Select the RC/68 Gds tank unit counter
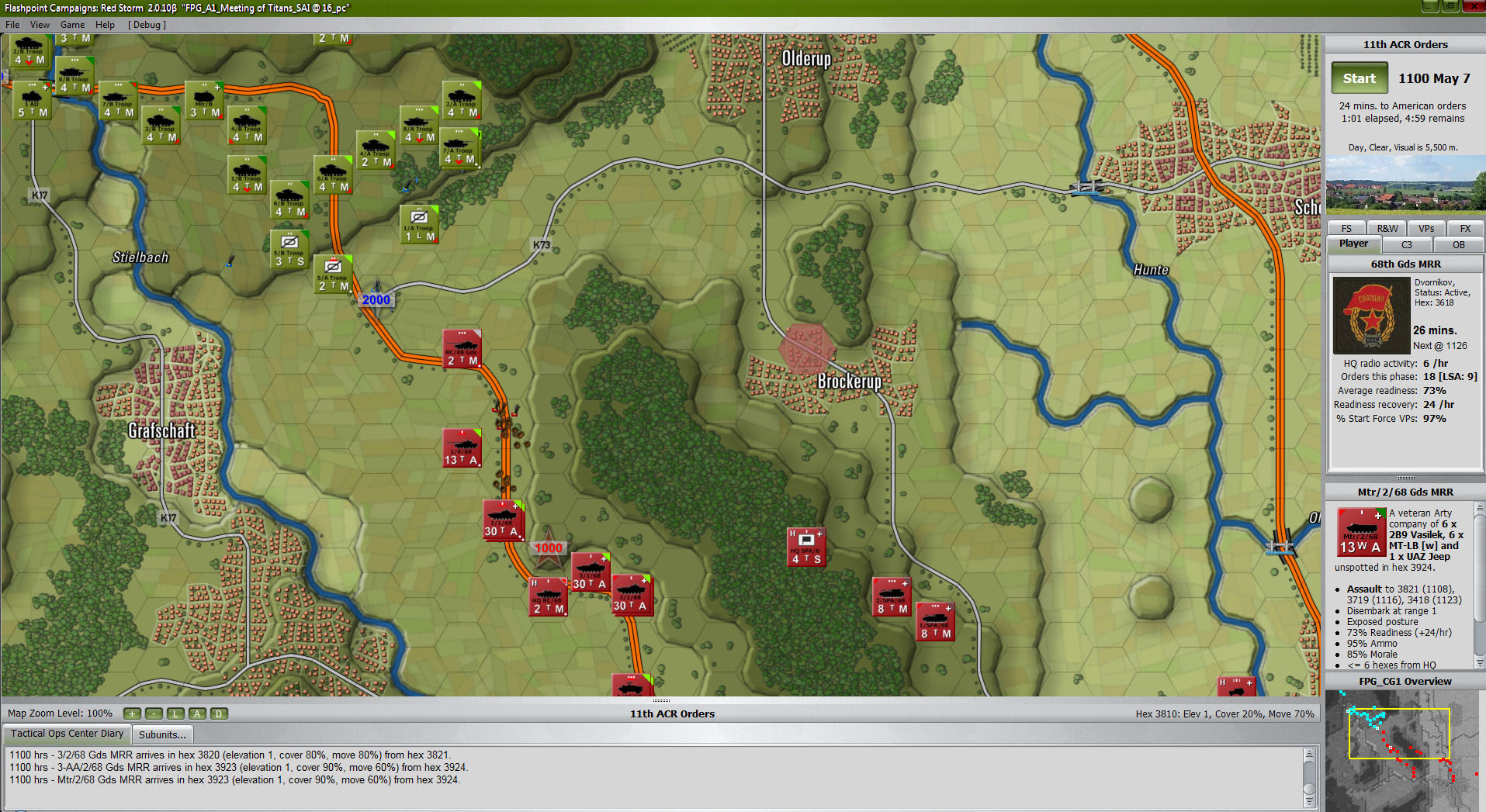The width and height of the screenshot is (1486, 812). click(462, 349)
